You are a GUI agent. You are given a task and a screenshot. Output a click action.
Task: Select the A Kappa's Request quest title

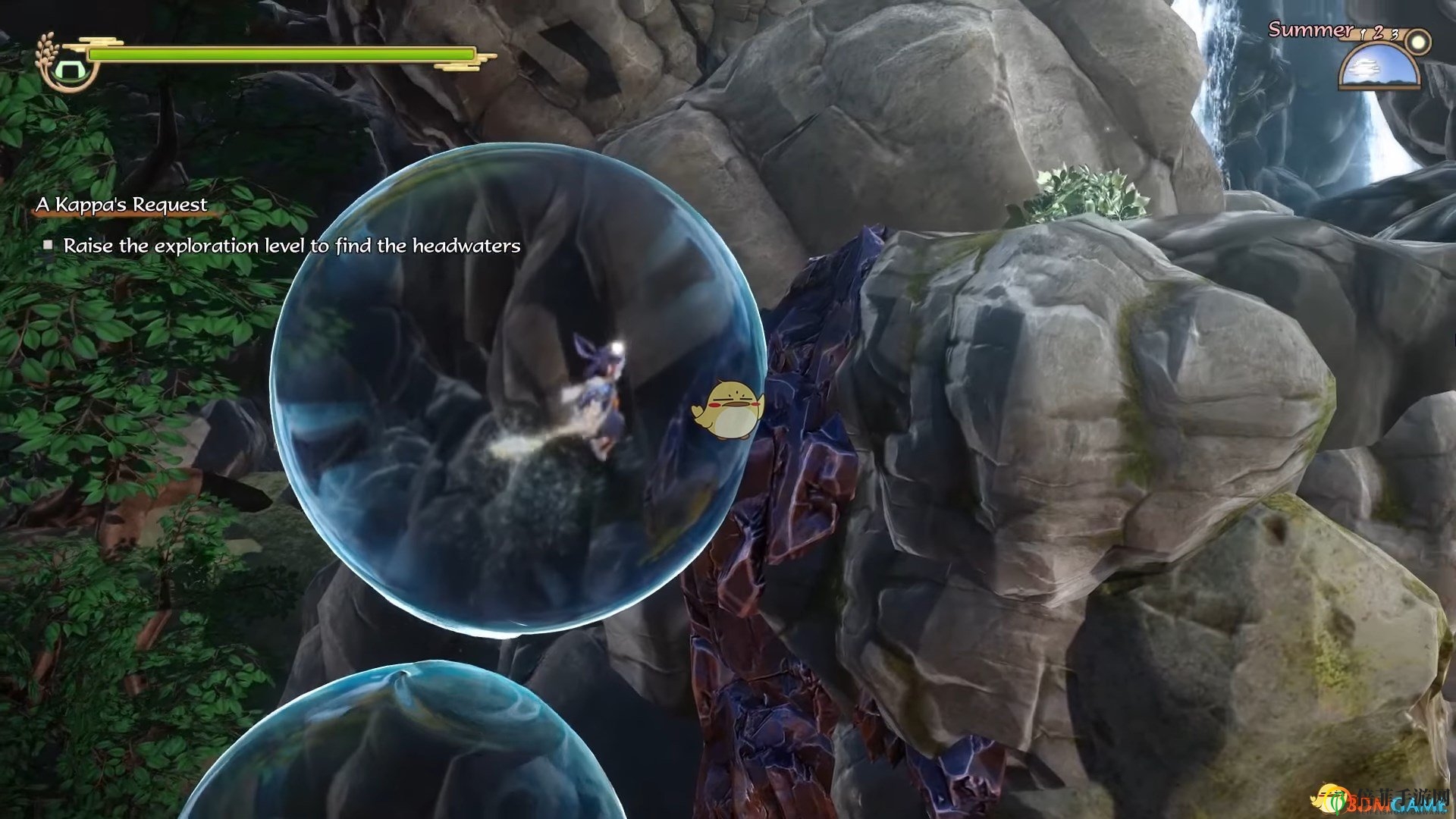tap(121, 205)
